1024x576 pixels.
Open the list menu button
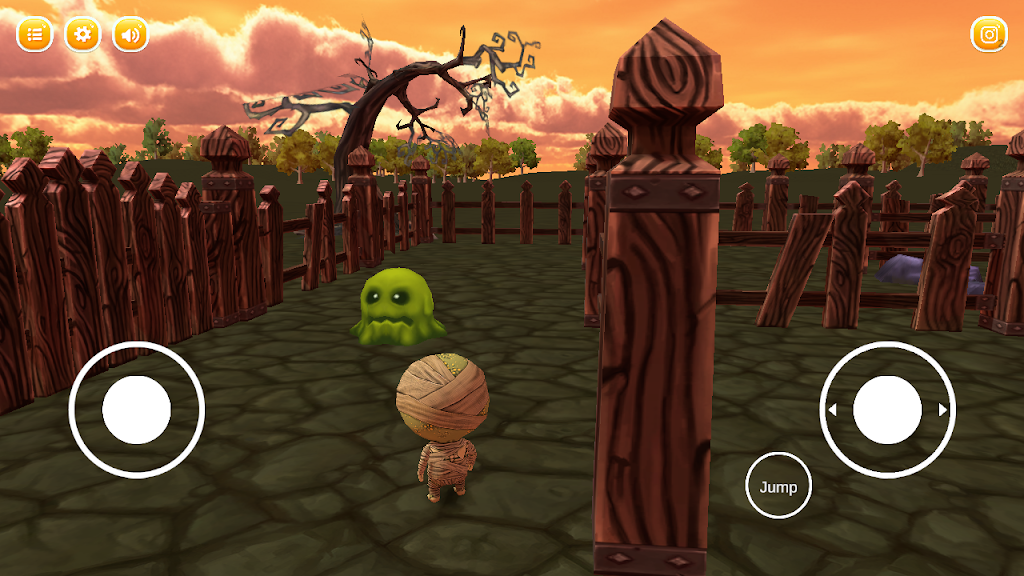pyautogui.click(x=34, y=35)
